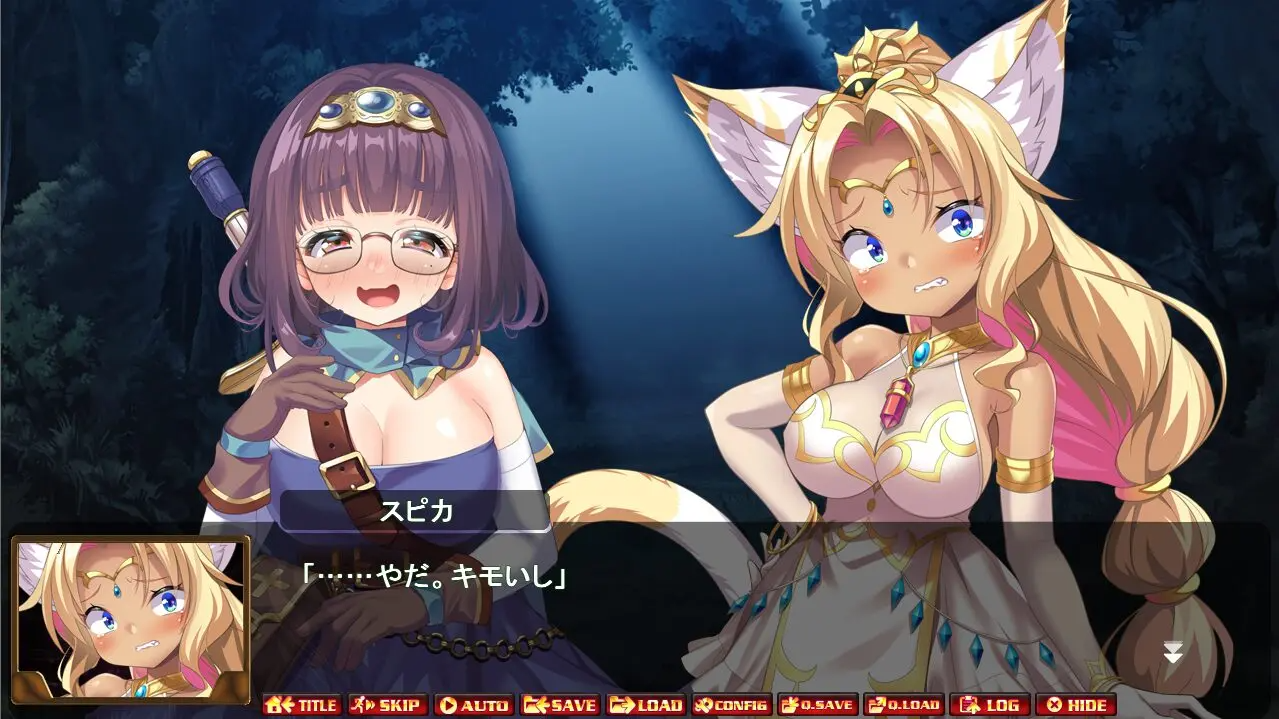Open the SAVE menu
The image size is (1279, 719).
[560, 705]
